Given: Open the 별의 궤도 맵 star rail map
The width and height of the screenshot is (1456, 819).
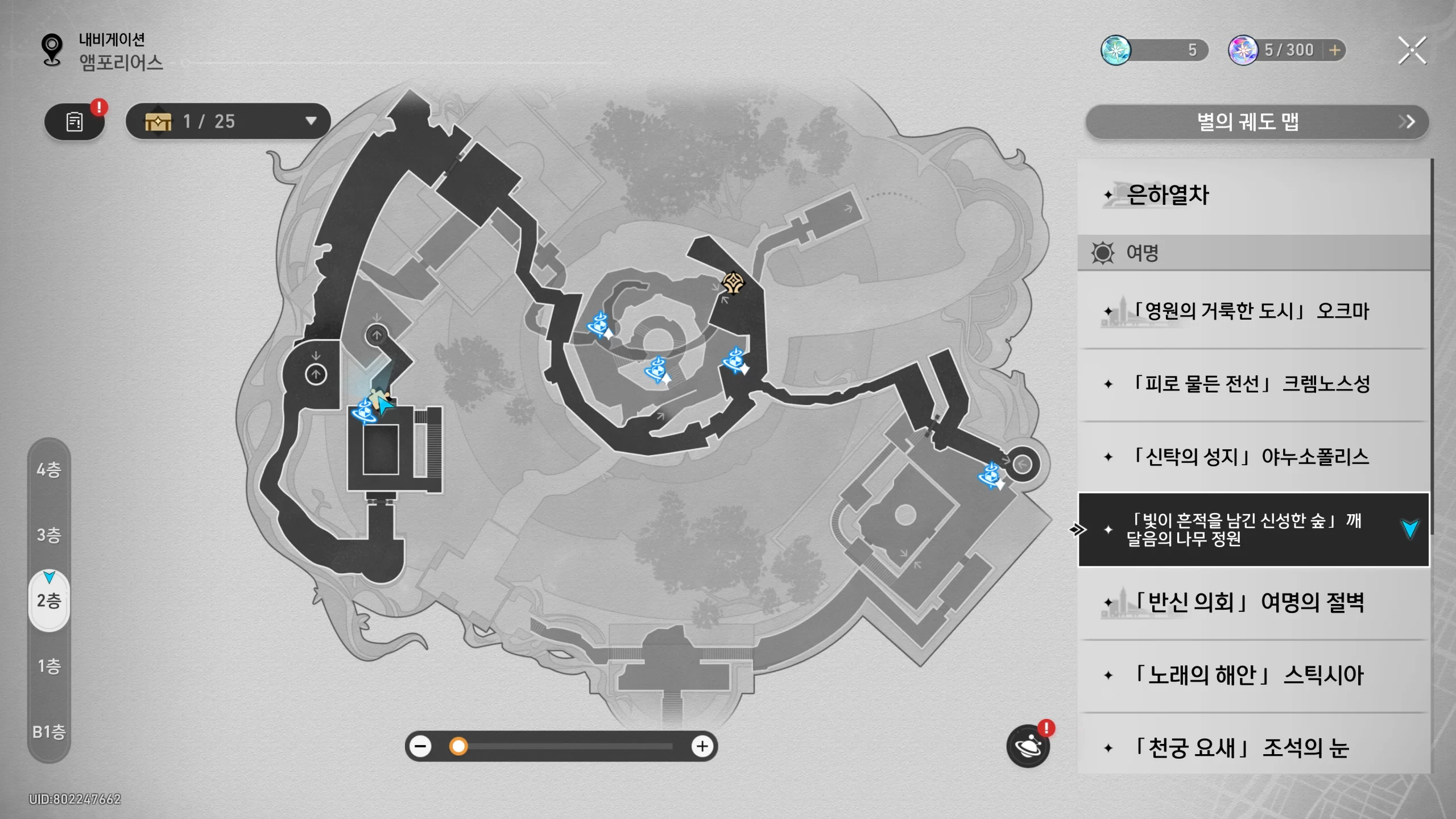Looking at the screenshot, I should [x=1256, y=122].
